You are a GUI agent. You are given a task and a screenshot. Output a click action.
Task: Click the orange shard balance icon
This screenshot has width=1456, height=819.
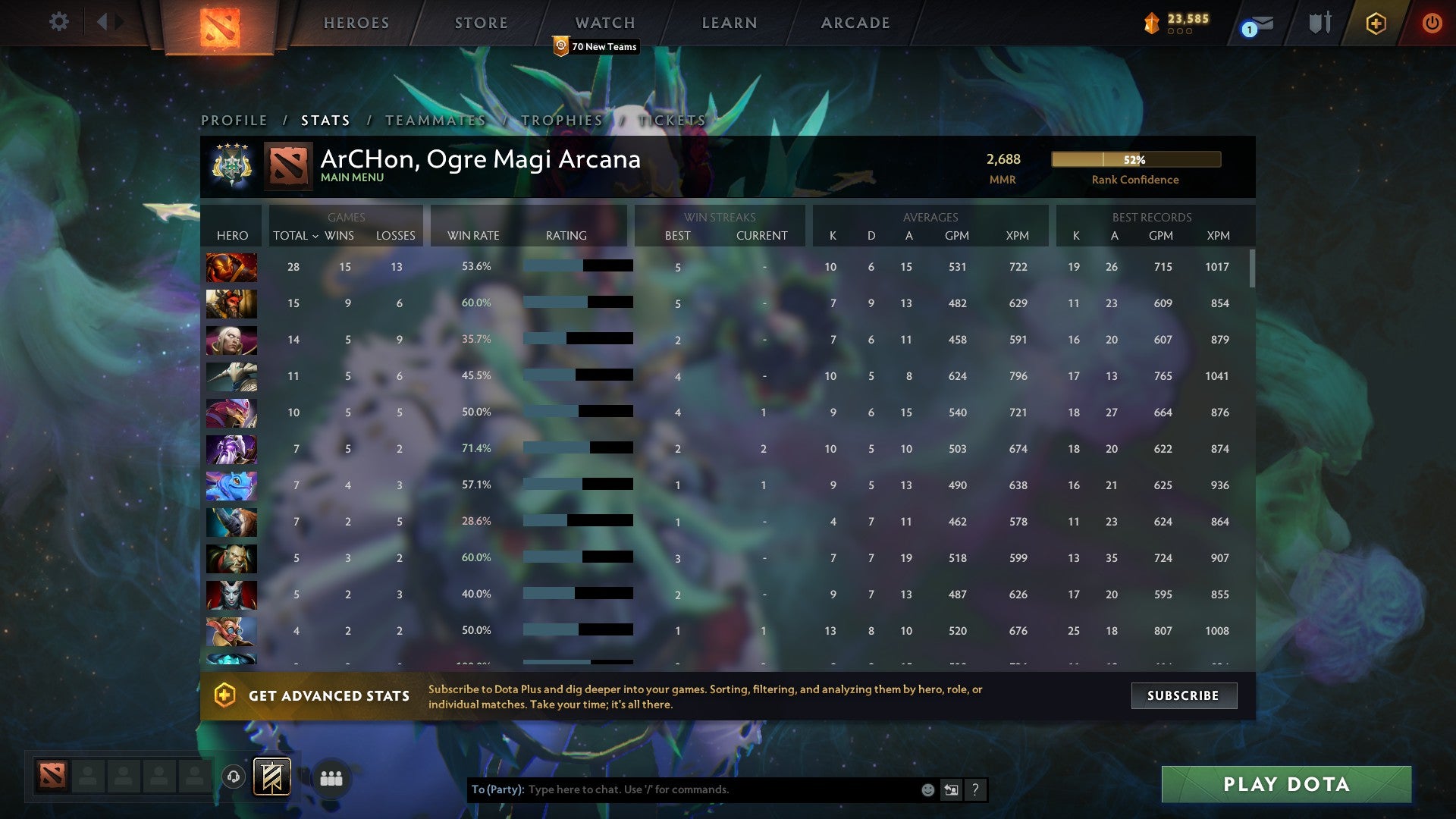point(1151,23)
